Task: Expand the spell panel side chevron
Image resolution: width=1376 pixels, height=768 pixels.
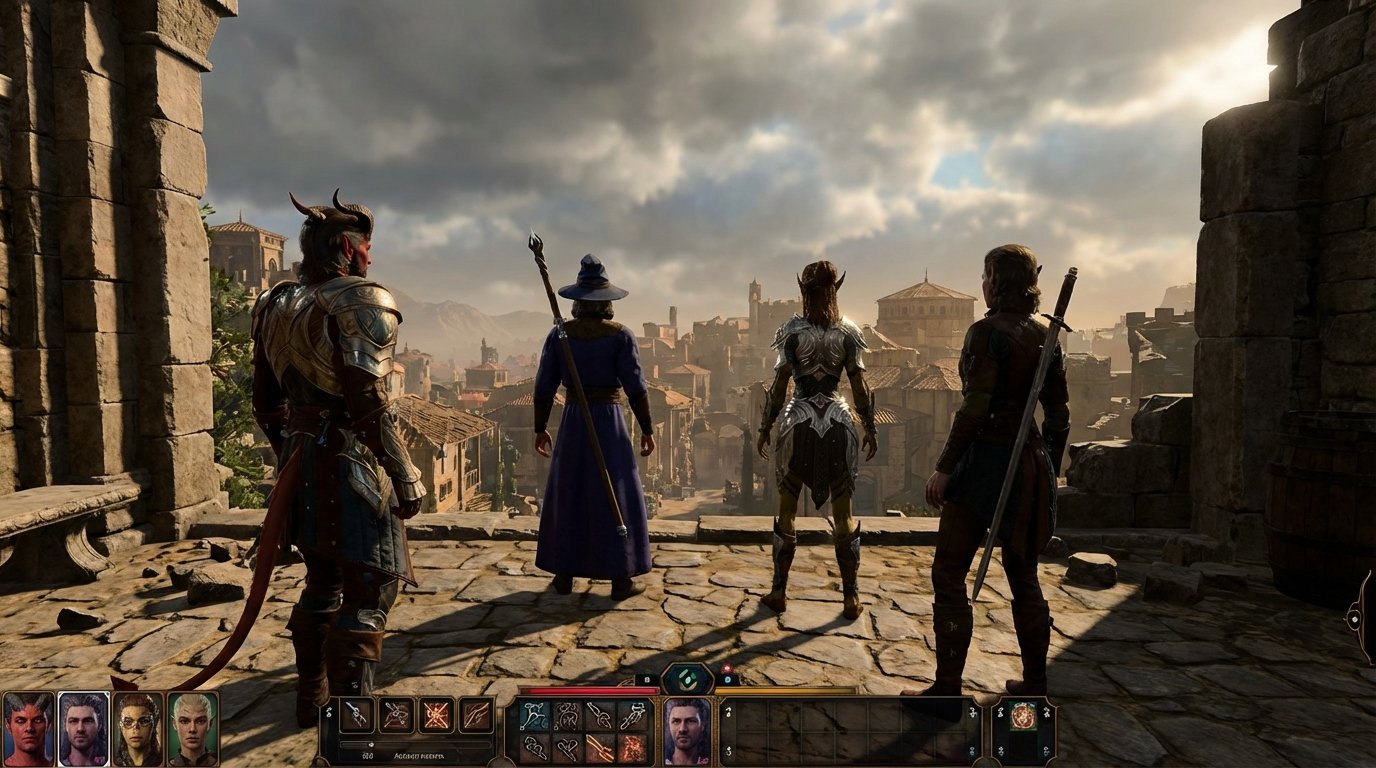Action: (x=329, y=714)
